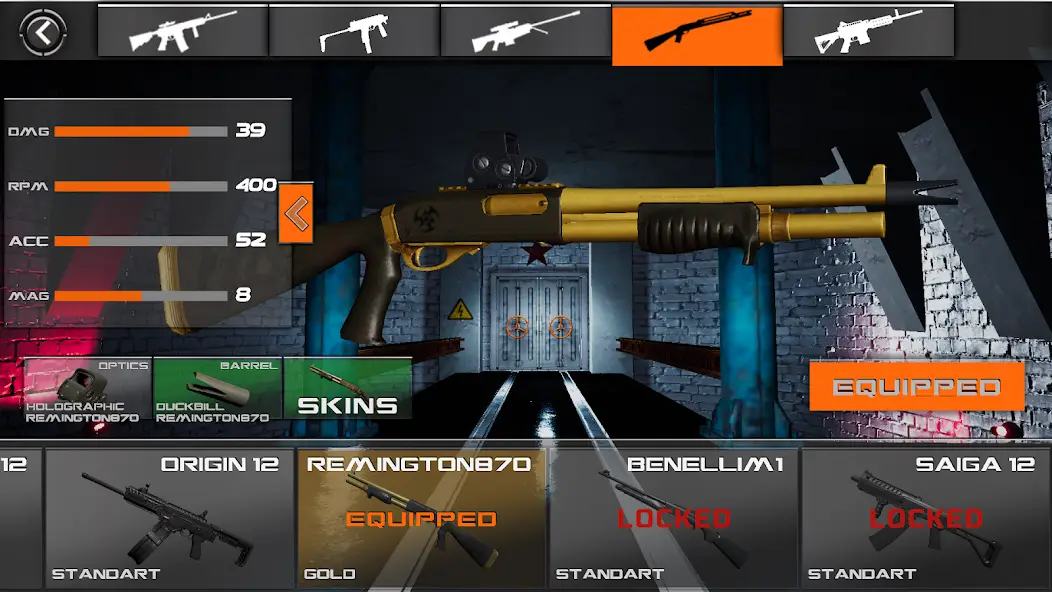This screenshot has width=1052, height=592.
Task: Collapse the weapon stats panel
Action: (x=296, y=212)
